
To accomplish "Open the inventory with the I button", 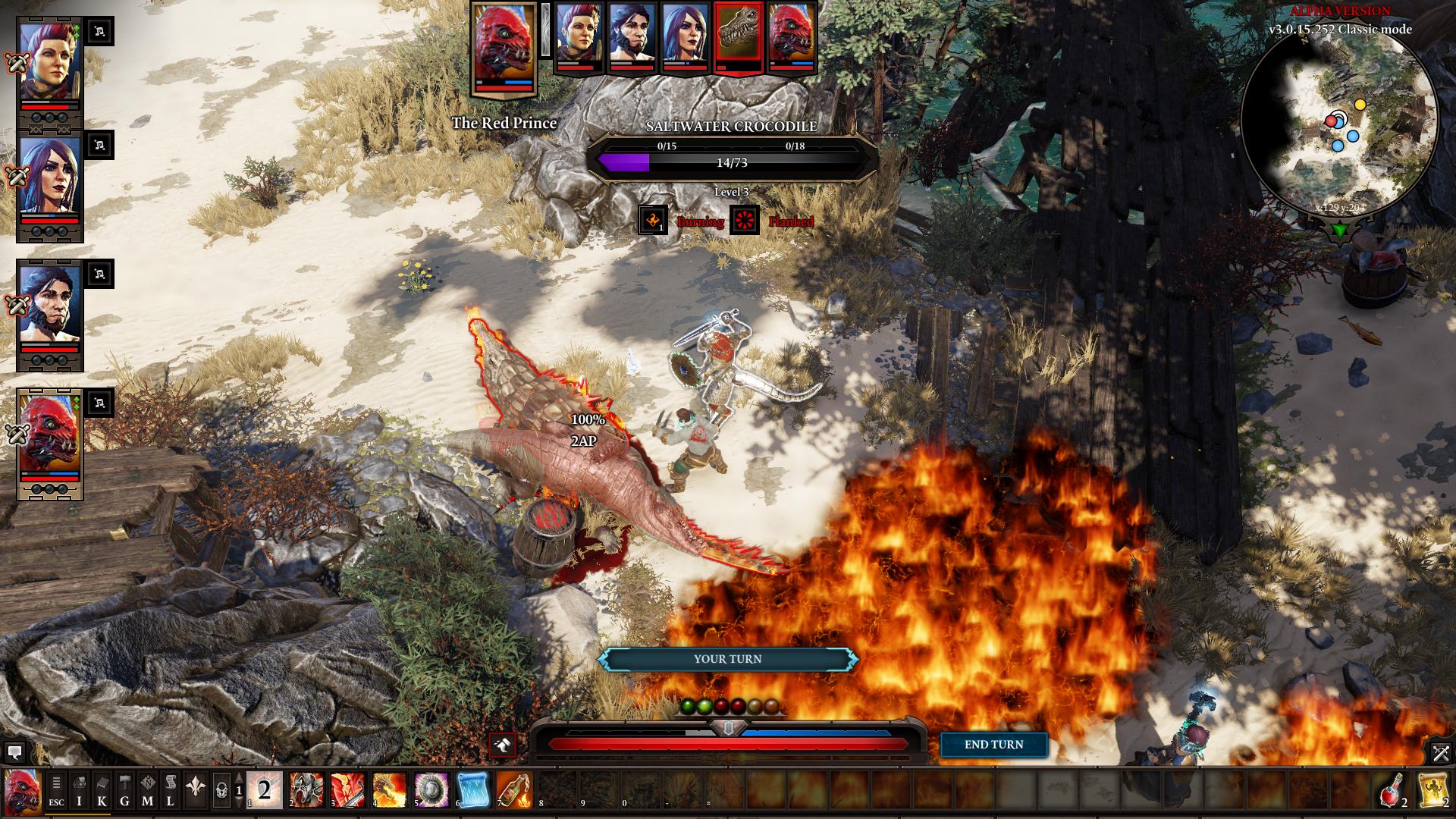I will click(80, 790).
